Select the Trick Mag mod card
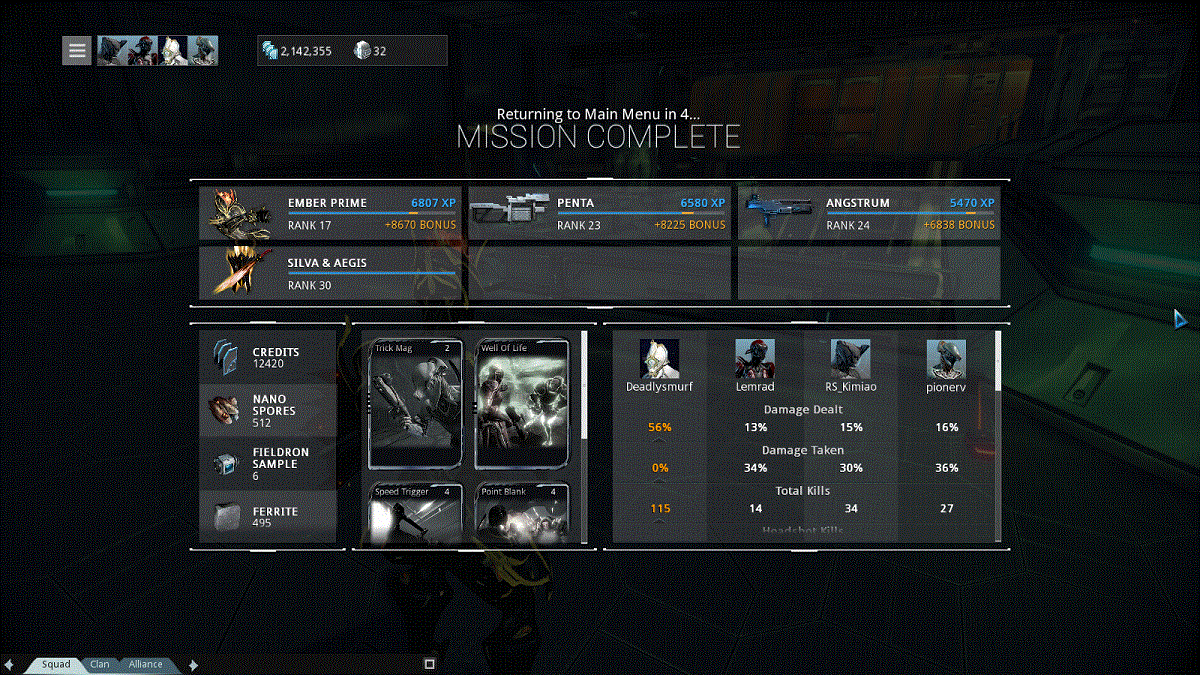This screenshot has width=1200, height=675. pos(417,404)
